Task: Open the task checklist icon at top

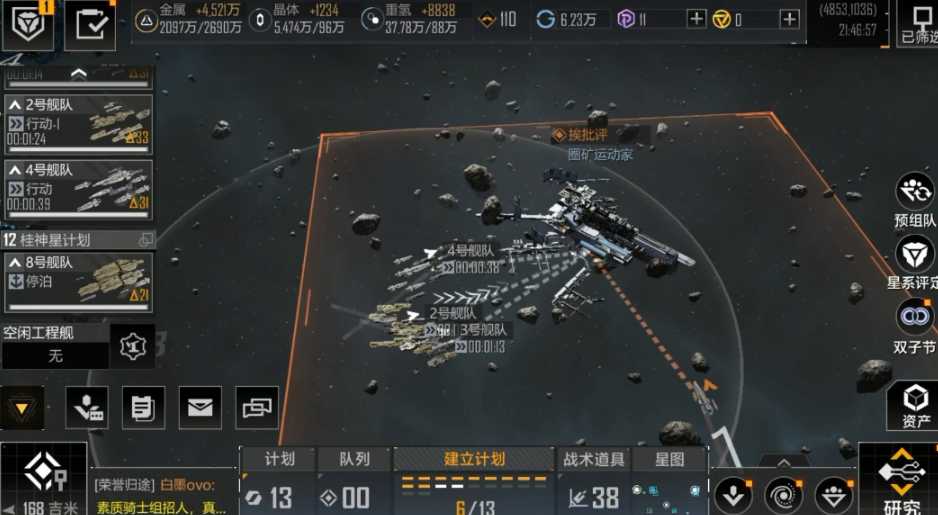Action: click(90, 24)
